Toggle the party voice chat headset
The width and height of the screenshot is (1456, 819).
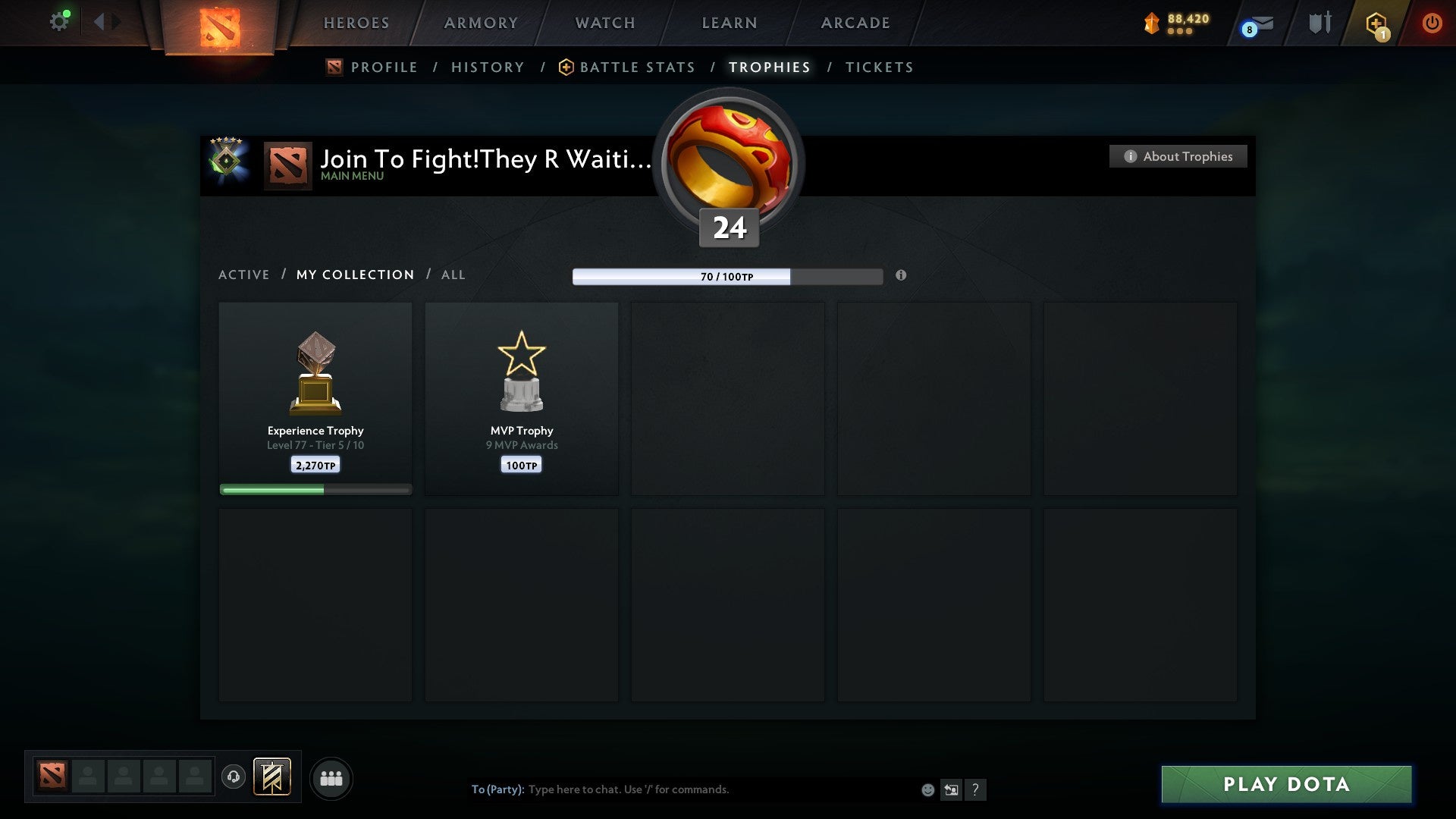233,777
